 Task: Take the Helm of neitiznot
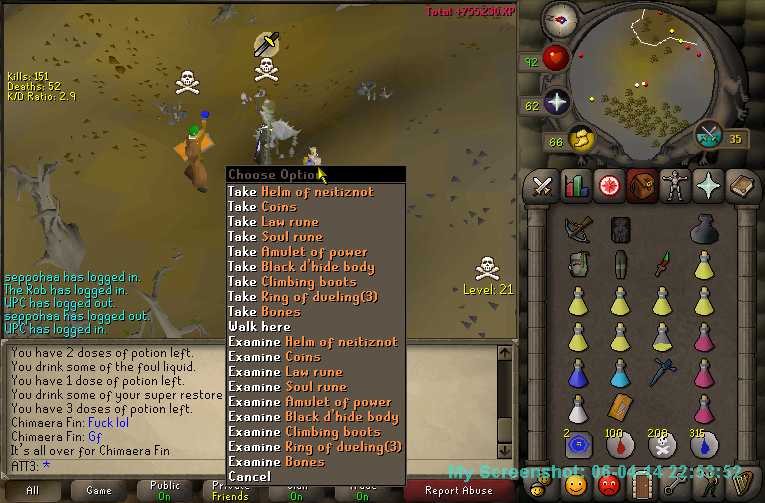click(312, 192)
